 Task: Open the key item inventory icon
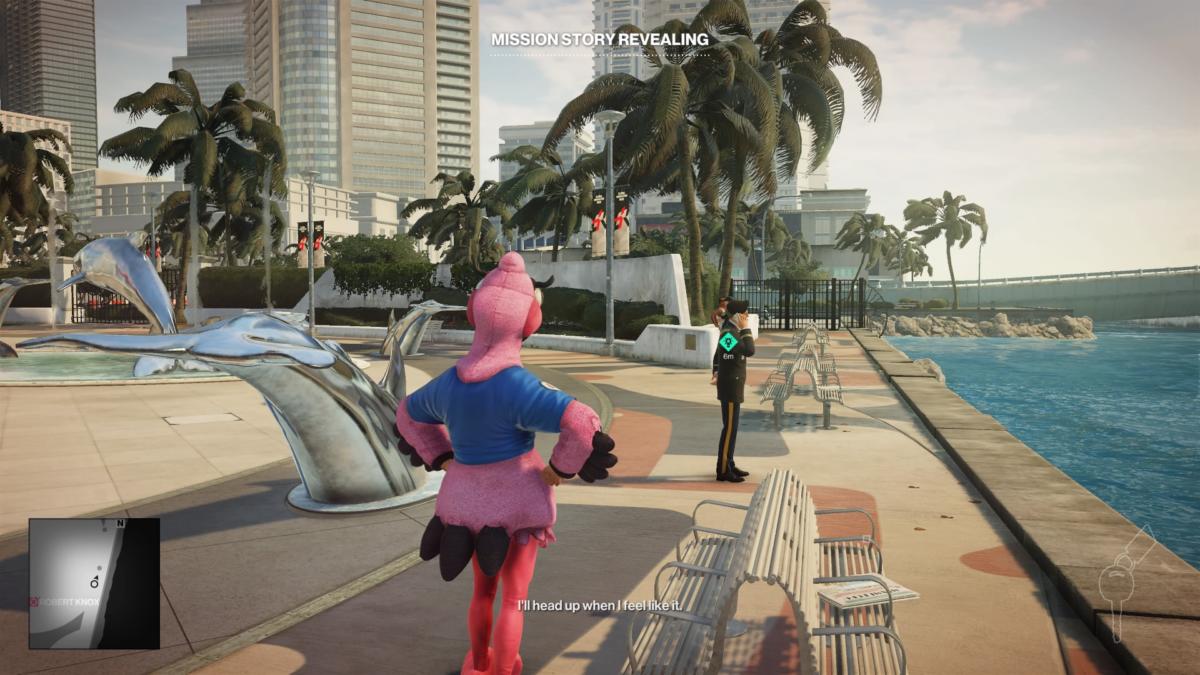pos(1127,583)
